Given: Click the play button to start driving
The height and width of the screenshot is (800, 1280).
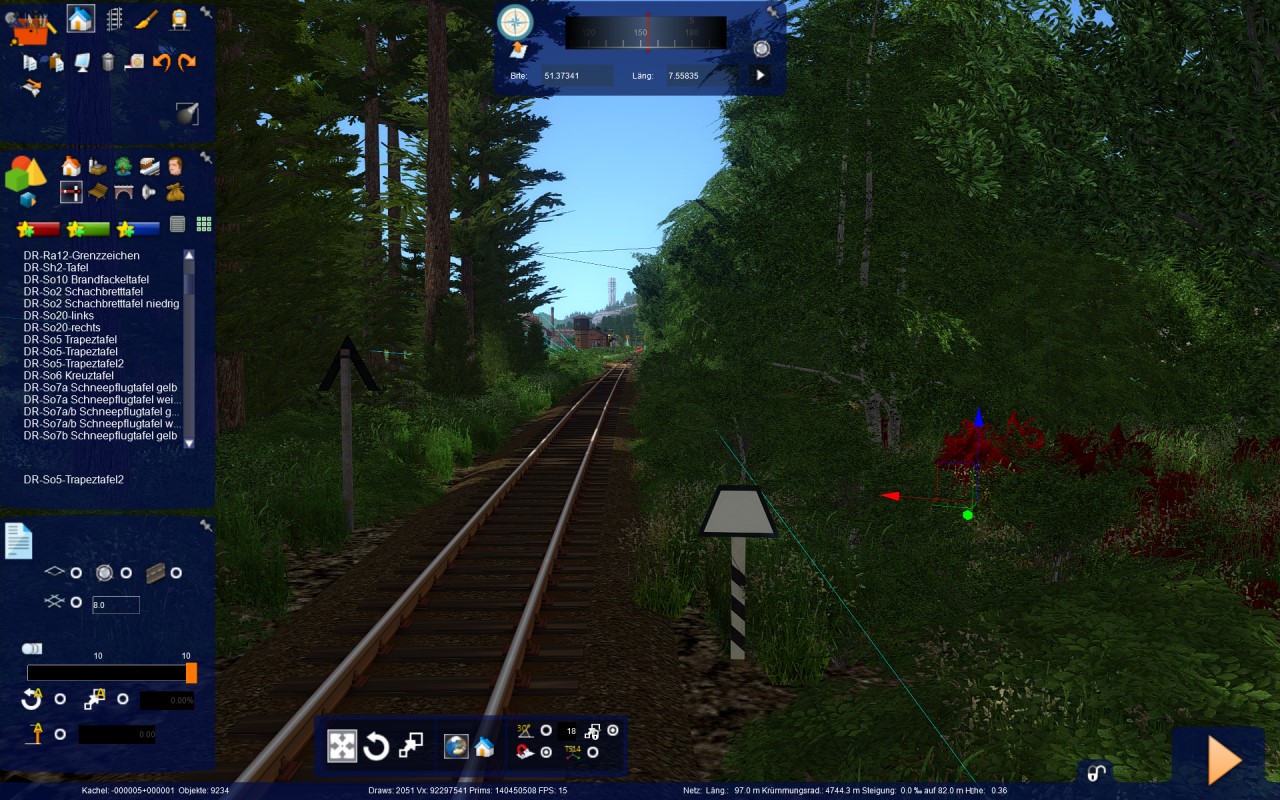Looking at the screenshot, I should [1224, 760].
